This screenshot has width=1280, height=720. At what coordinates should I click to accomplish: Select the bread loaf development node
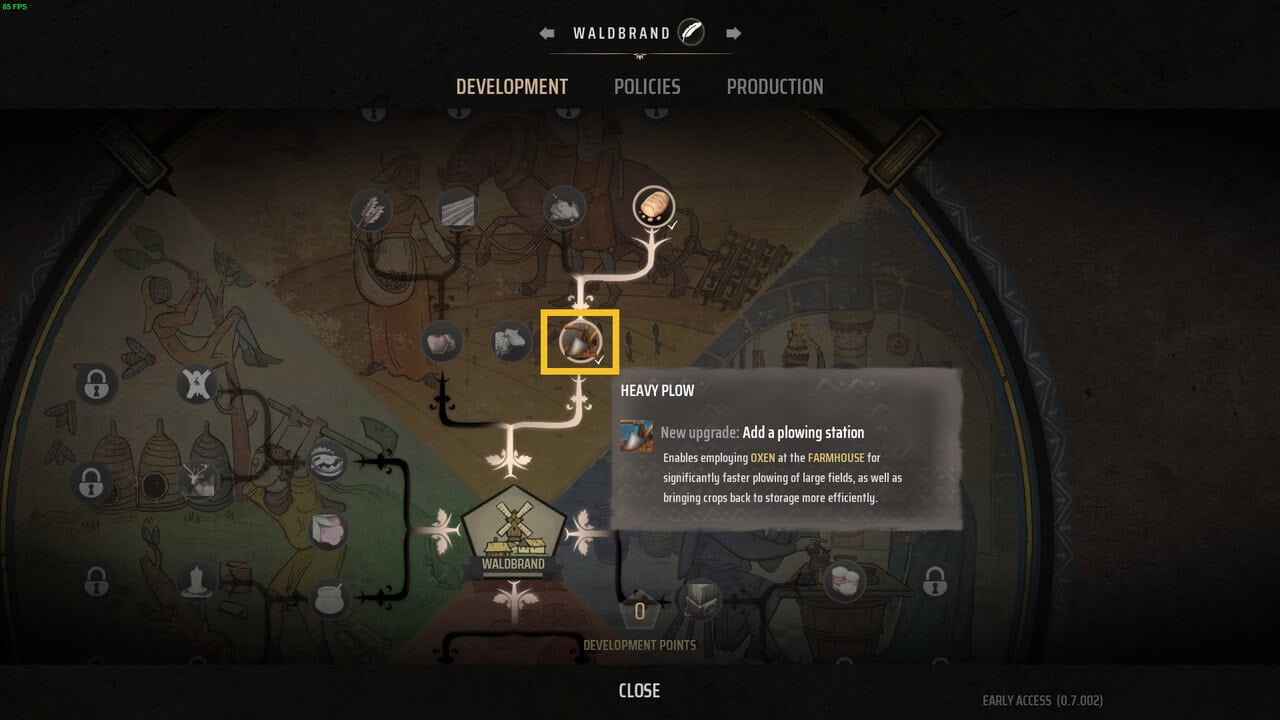tap(653, 207)
